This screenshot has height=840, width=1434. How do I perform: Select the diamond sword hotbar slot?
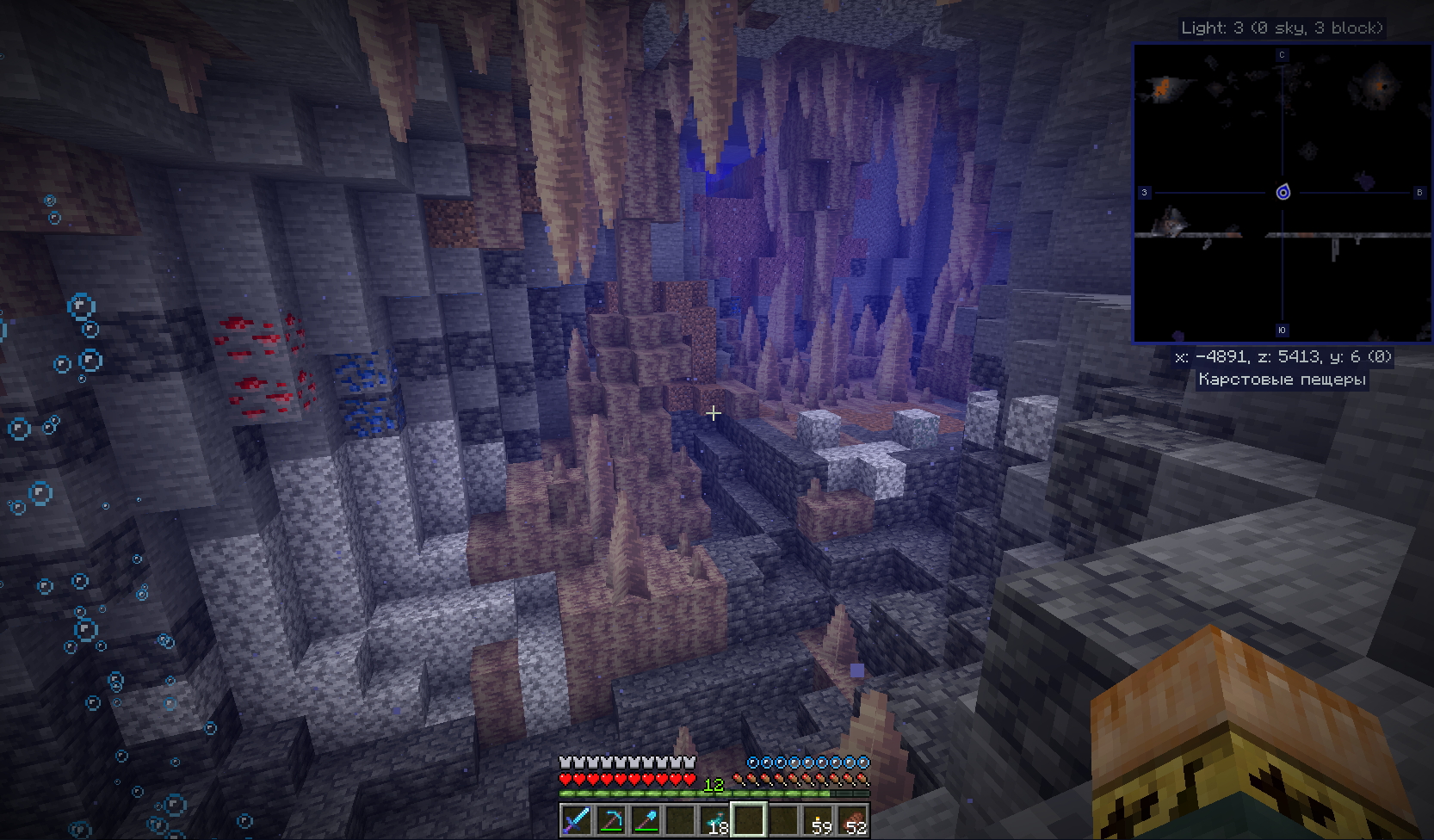pos(577,820)
